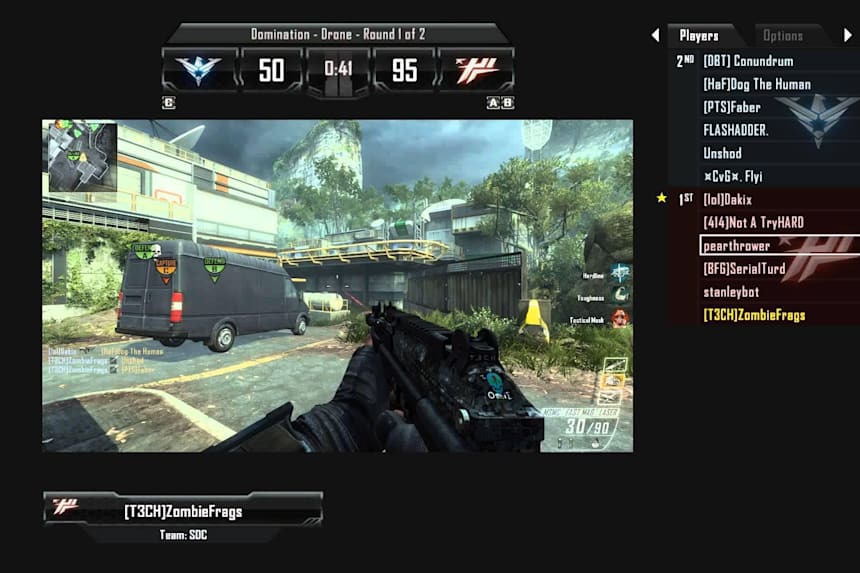Click the Hardline perk icon
Screen dimensions: 860x573
620,273
